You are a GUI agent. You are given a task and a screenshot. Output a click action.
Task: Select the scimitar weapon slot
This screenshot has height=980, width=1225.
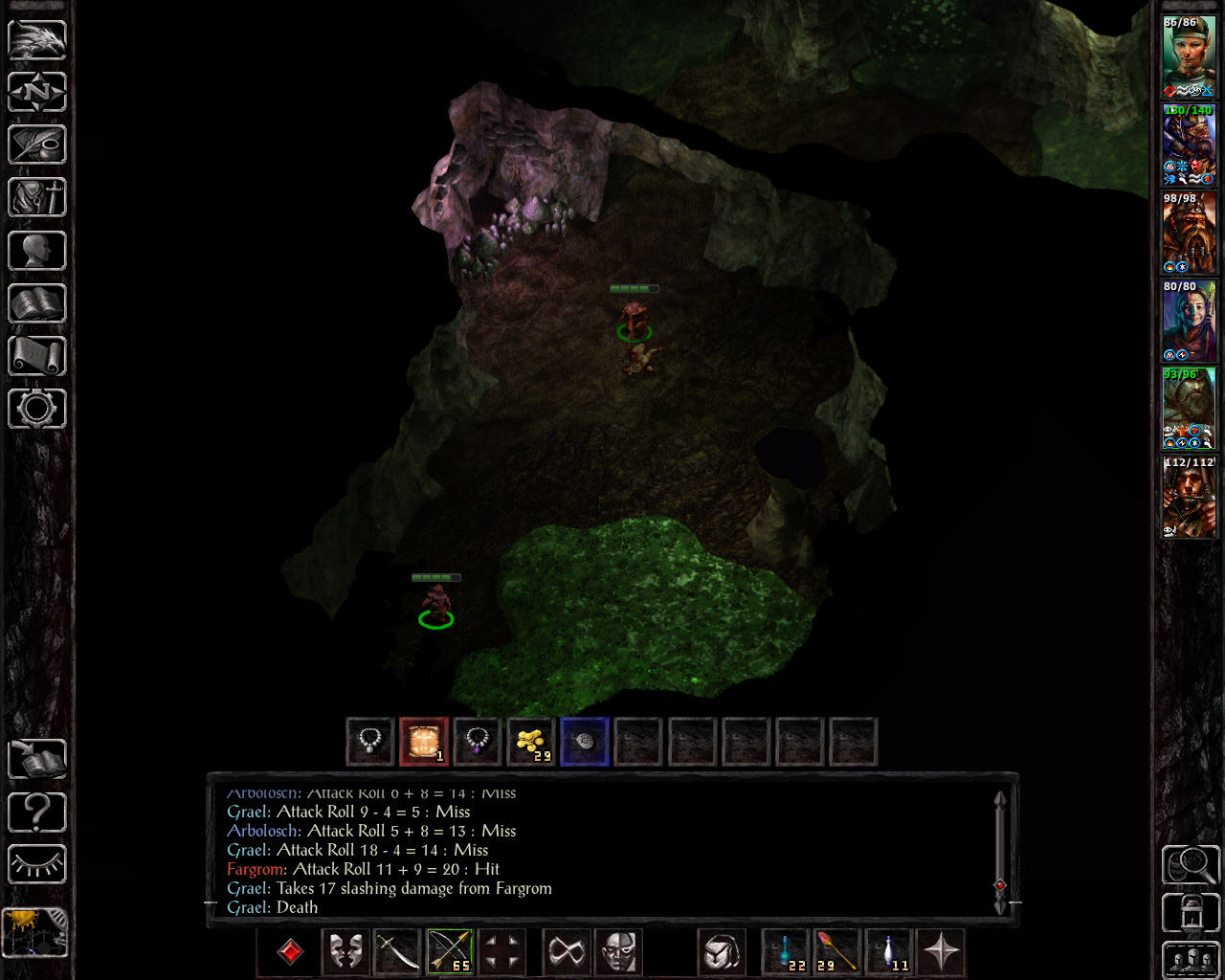click(396, 952)
